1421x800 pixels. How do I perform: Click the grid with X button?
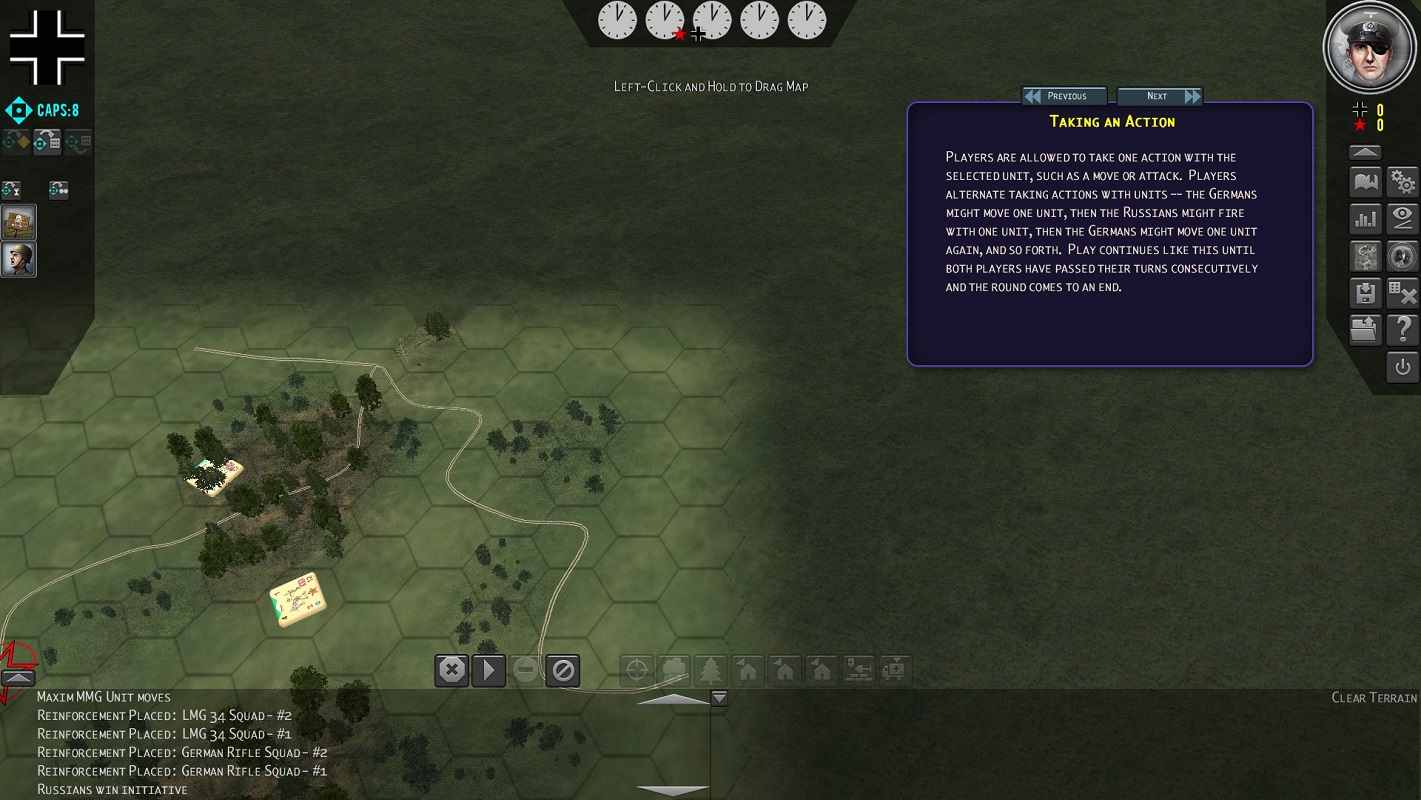[x=1403, y=293]
